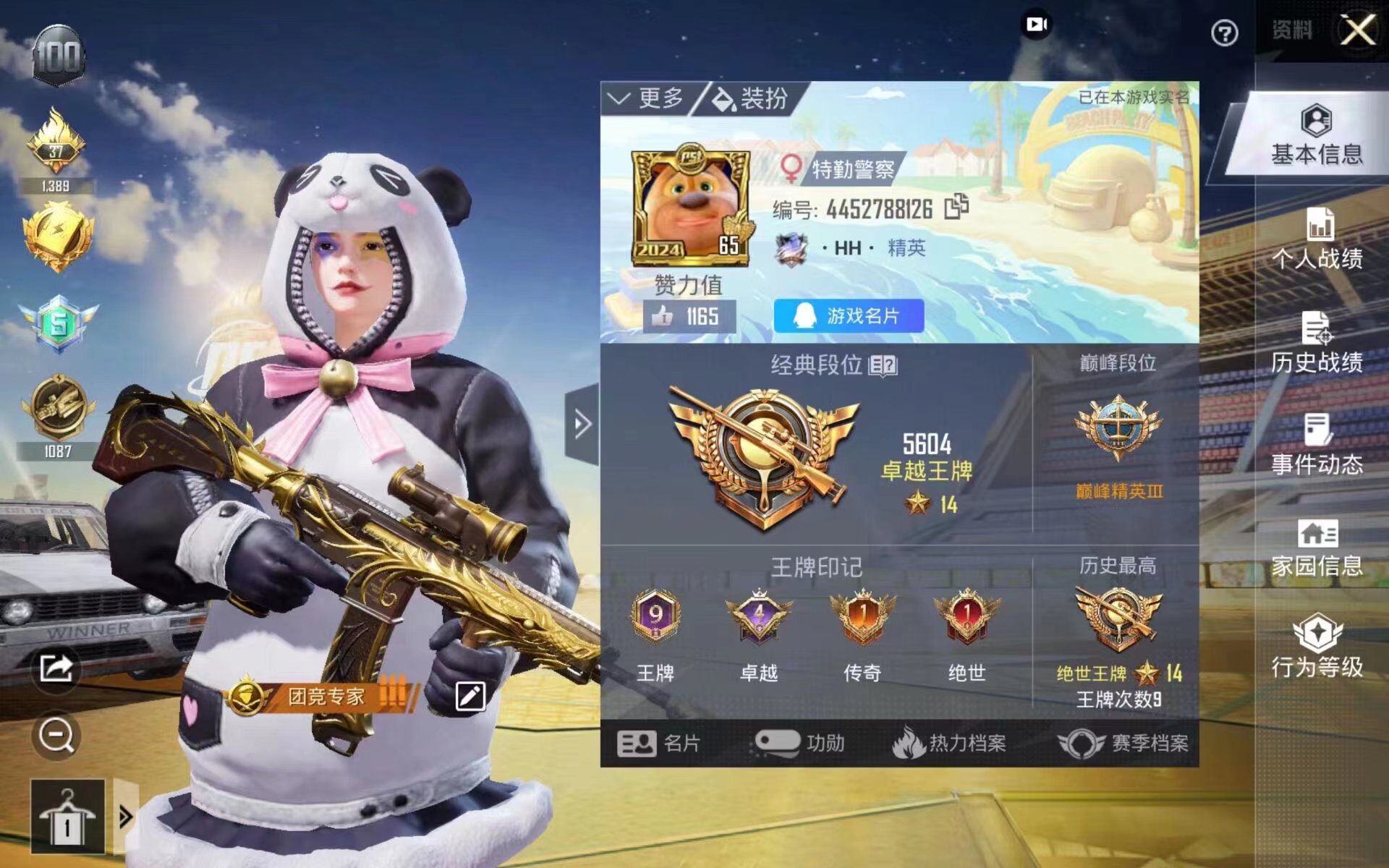This screenshot has width=1389, height=868.
Task: Click the share arrow icon
Action: (56, 668)
